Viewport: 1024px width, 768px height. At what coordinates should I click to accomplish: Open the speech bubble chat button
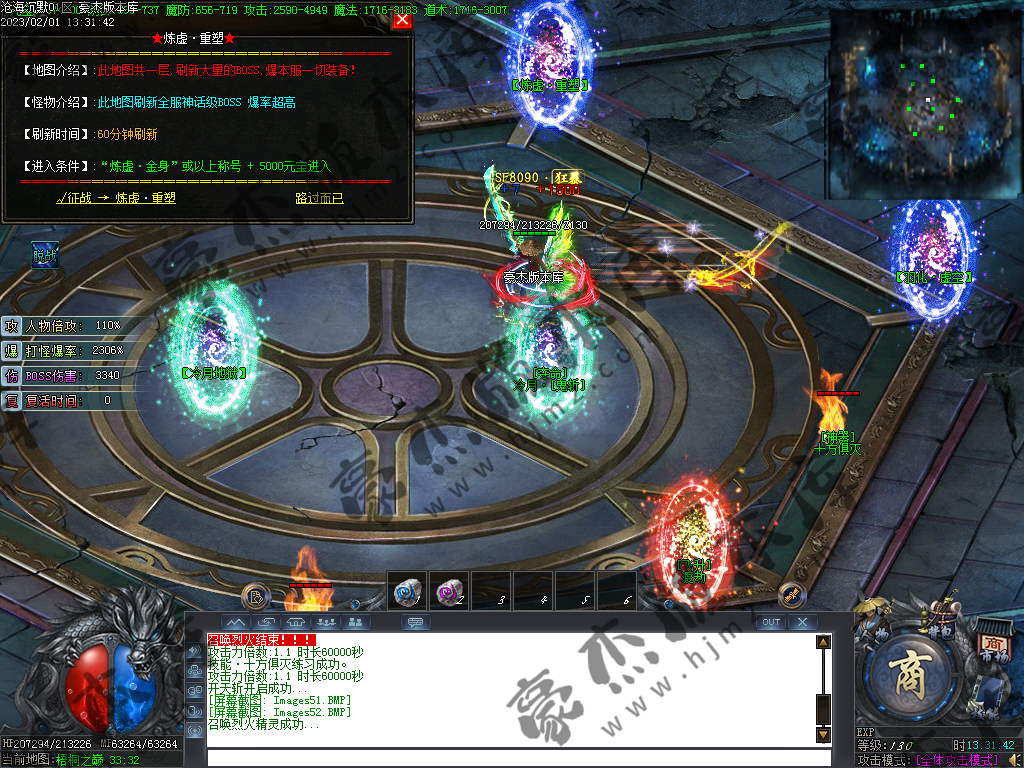coord(416,622)
